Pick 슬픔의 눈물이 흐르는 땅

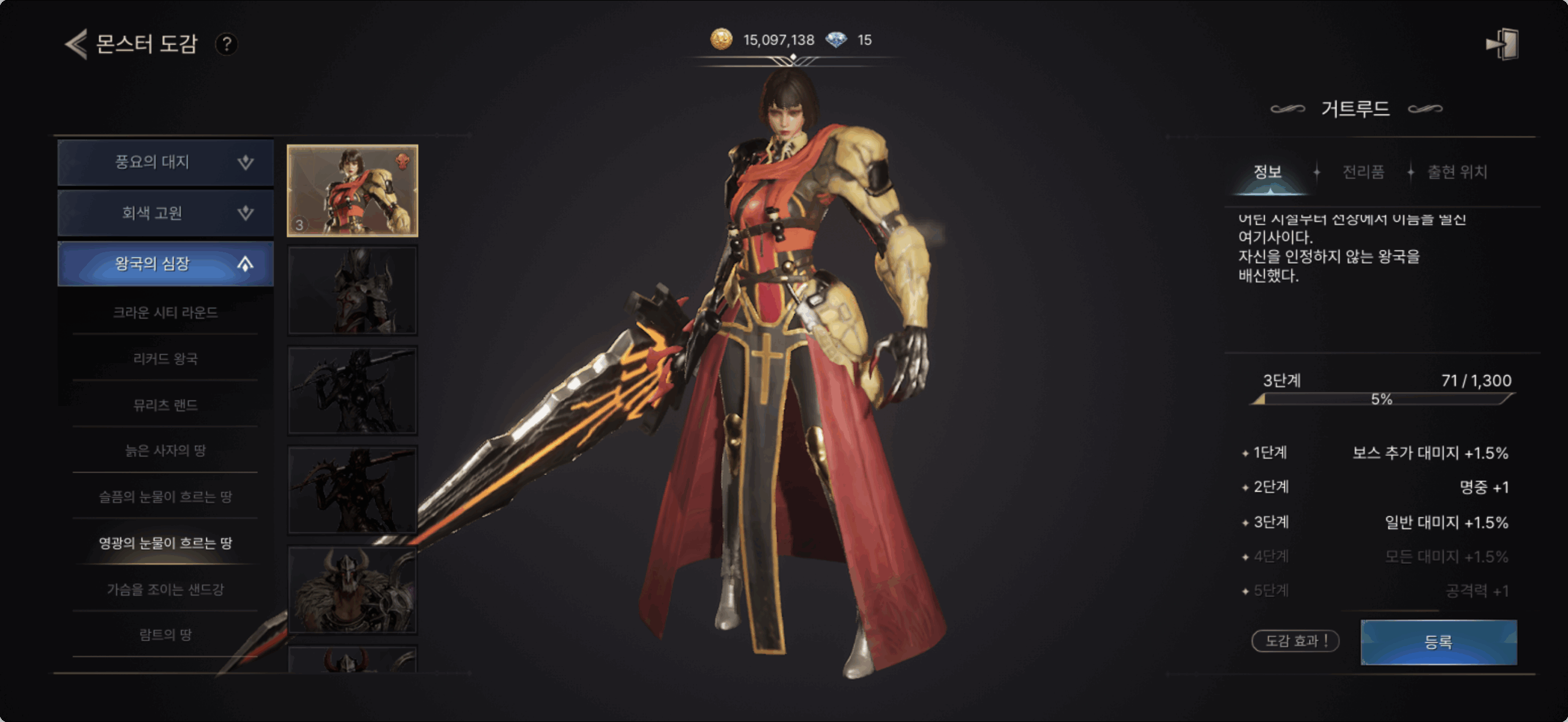[x=165, y=497]
